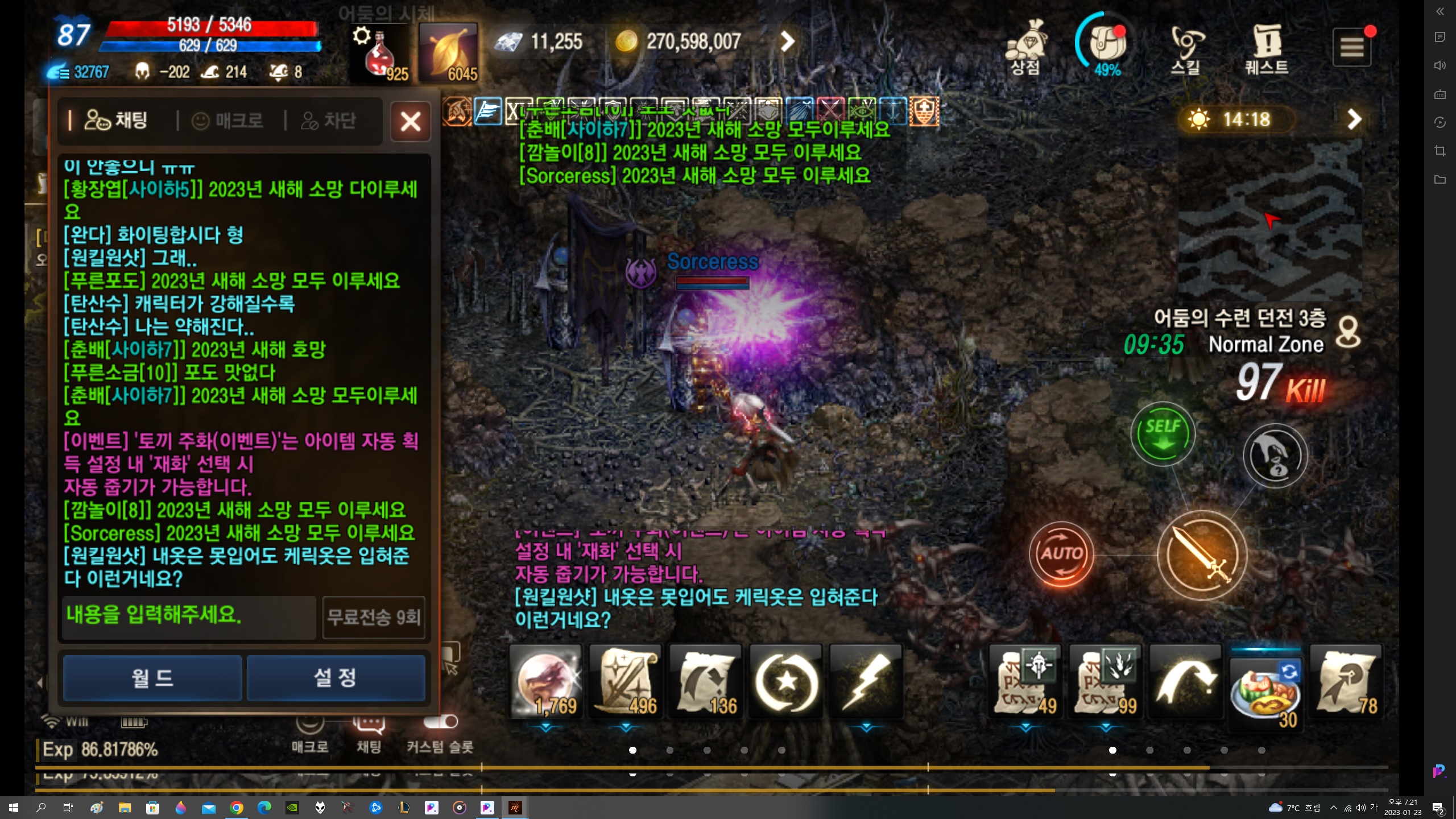Open chat 설정 settings button
The width and height of the screenshot is (1456, 819).
pyautogui.click(x=336, y=677)
